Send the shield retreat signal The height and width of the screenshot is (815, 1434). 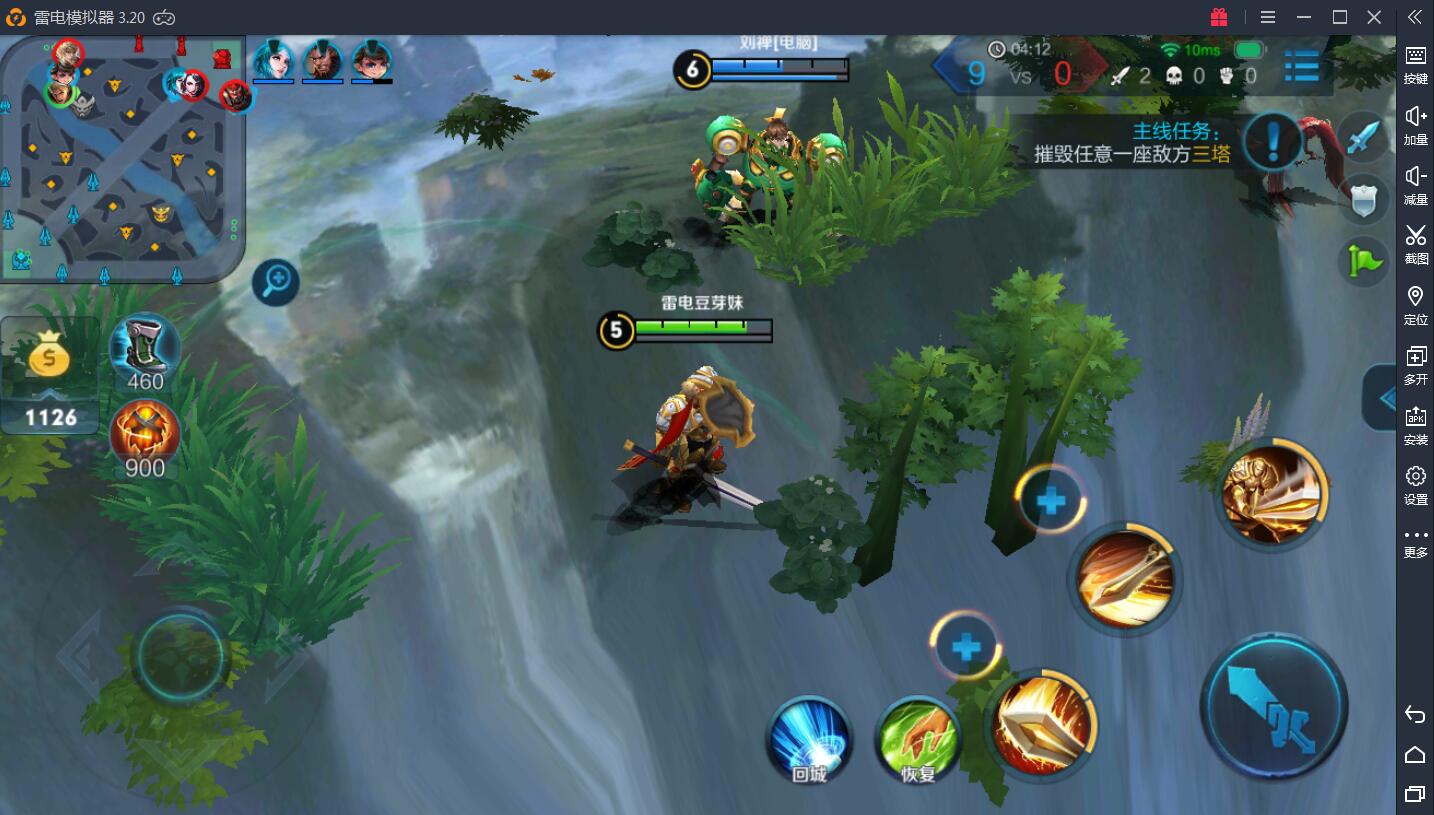click(x=1363, y=200)
